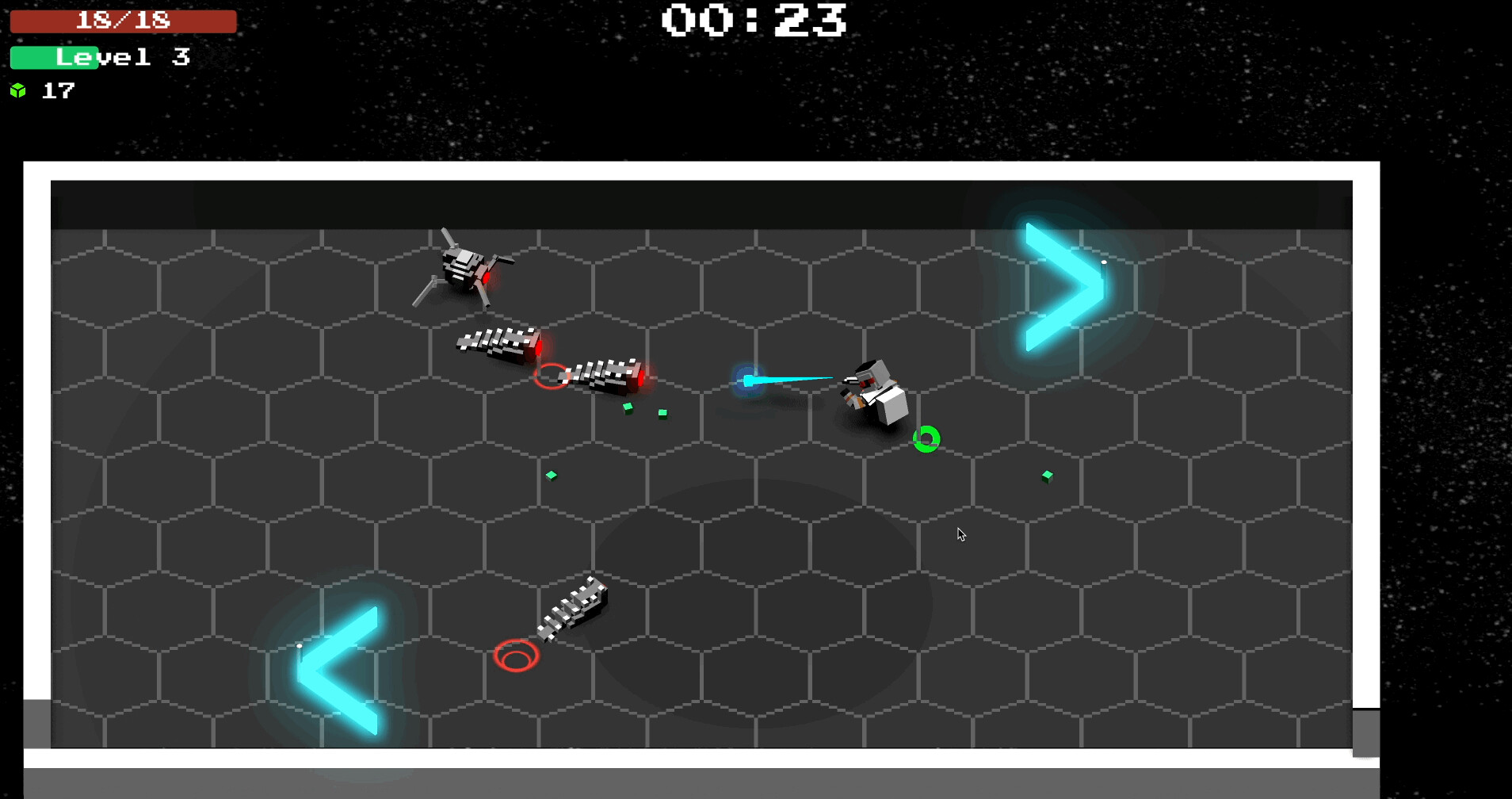Open the red circle marker at the bottom
The width and height of the screenshot is (1512, 799).
(517, 656)
